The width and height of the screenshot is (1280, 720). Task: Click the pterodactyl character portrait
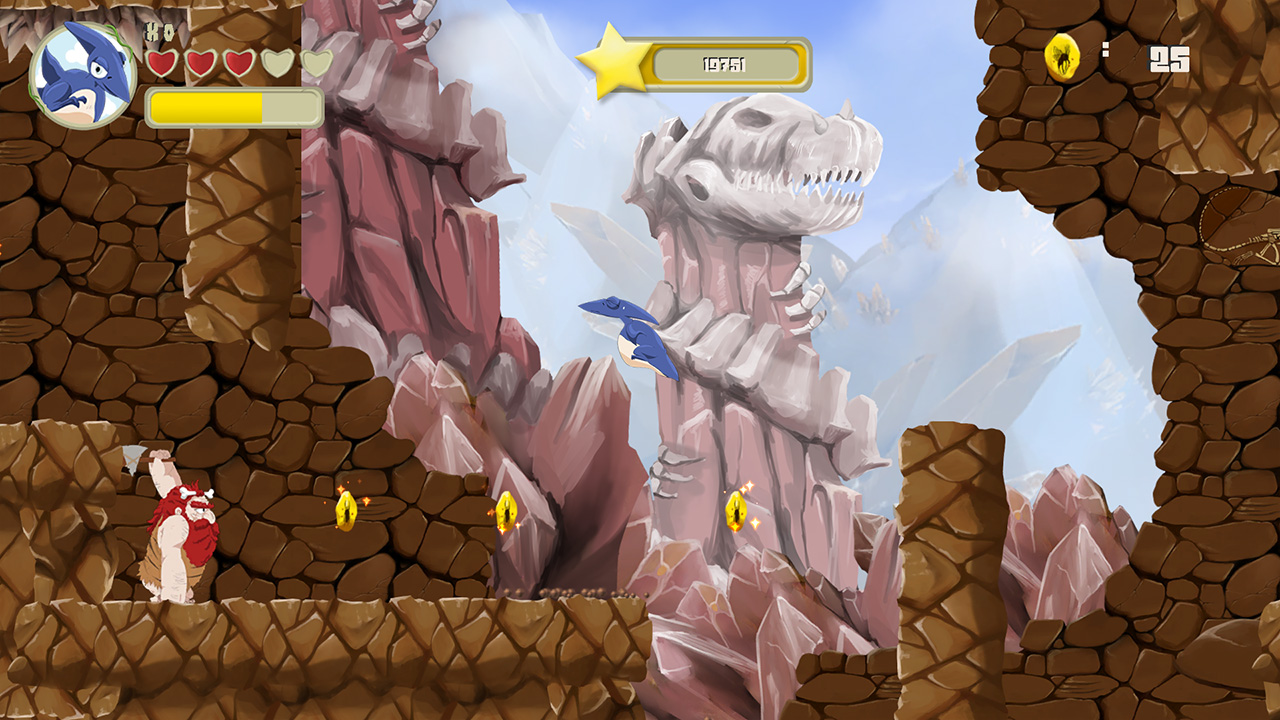tap(85, 70)
